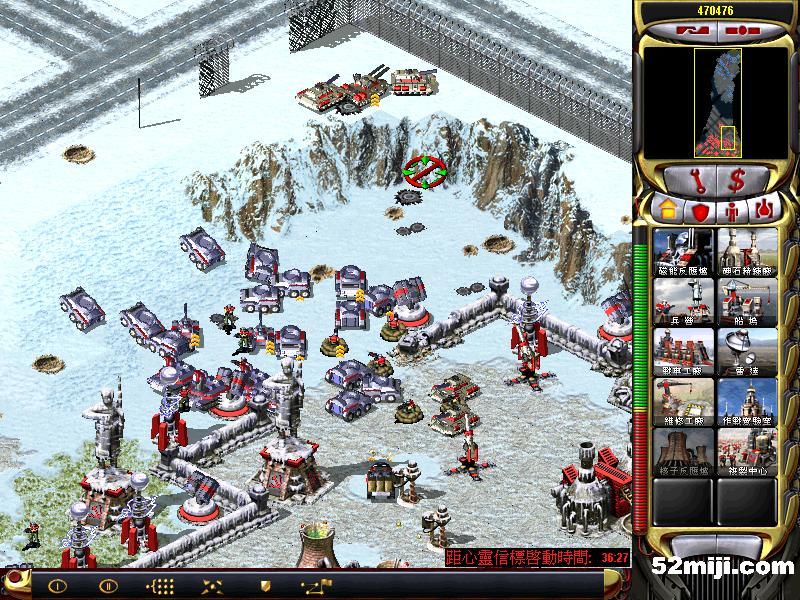
Task: Select the Ore Refinery (礦石精鍊廠) build icon
Action: (747, 253)
